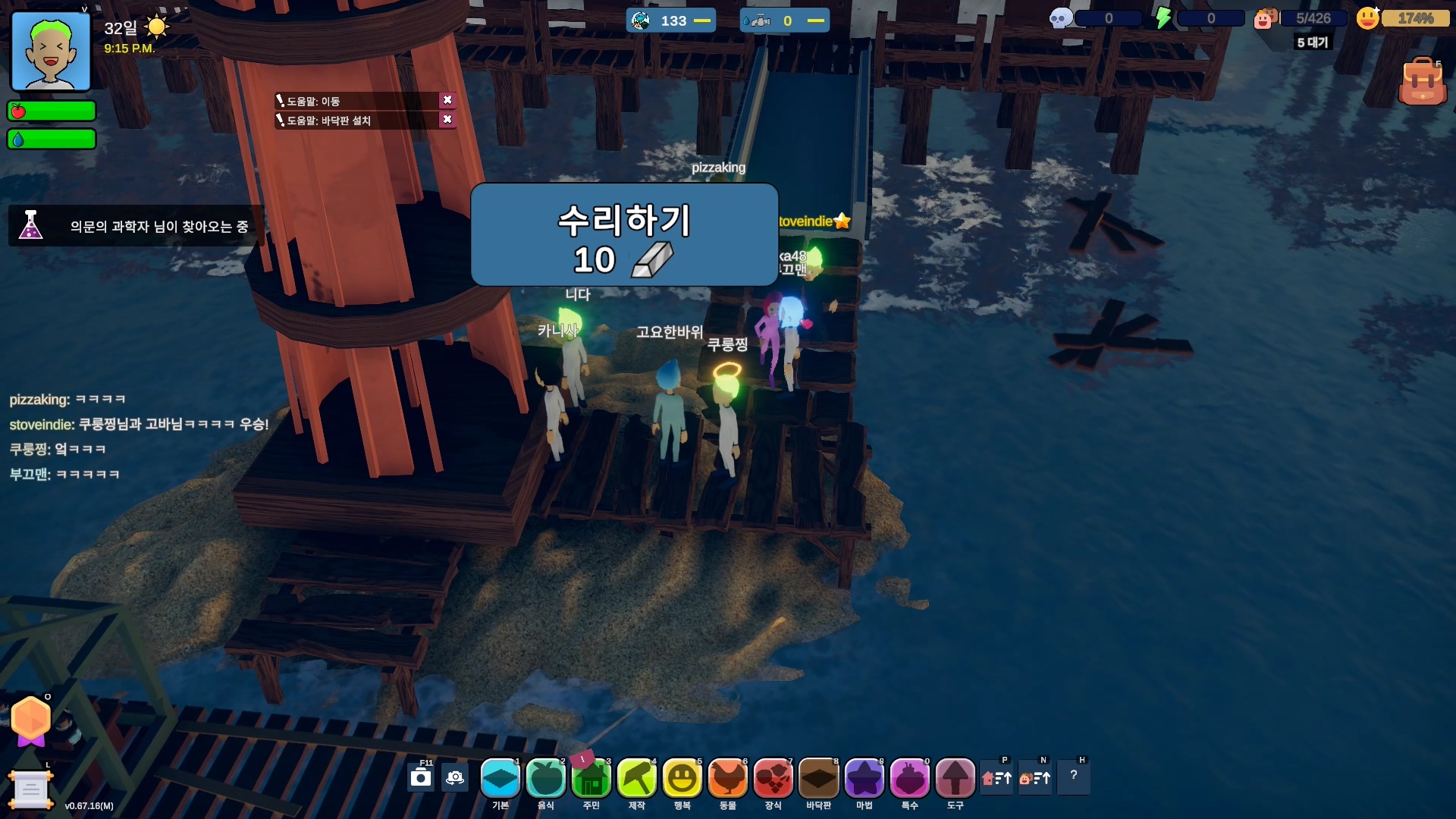Image resolution: width=1456 pixels, height=819 pixels.
Task: Open the help question mark button
Action: coord(1073,775)
